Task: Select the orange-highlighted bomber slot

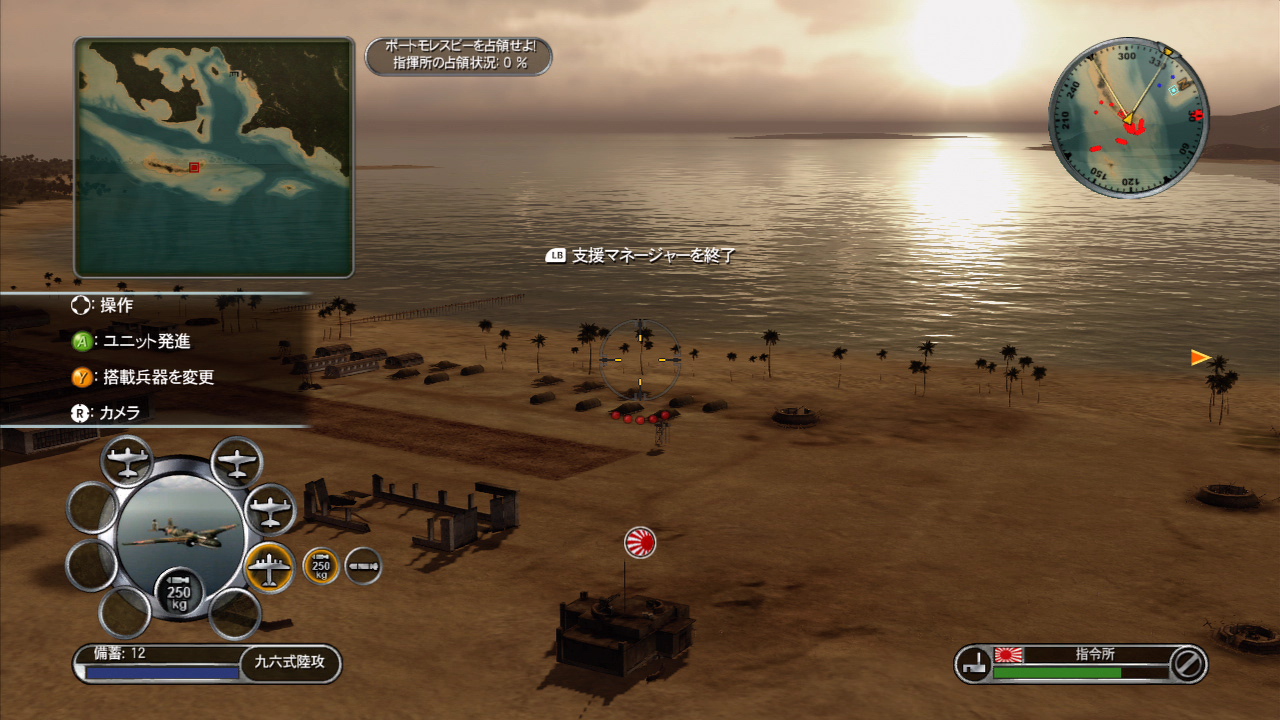Action: [x=269, y=567]
